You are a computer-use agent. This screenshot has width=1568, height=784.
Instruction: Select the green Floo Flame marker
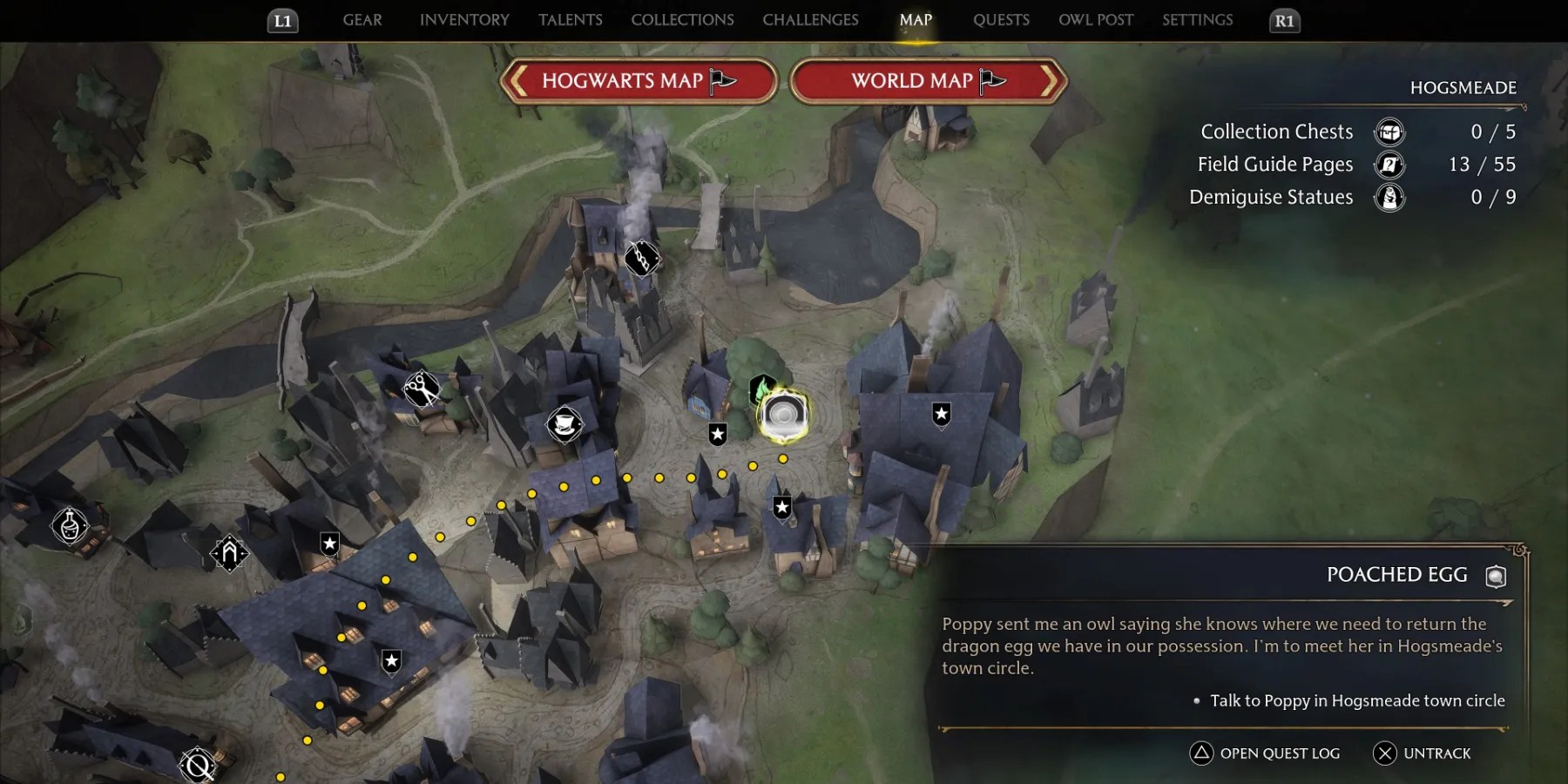click(761, 388)
